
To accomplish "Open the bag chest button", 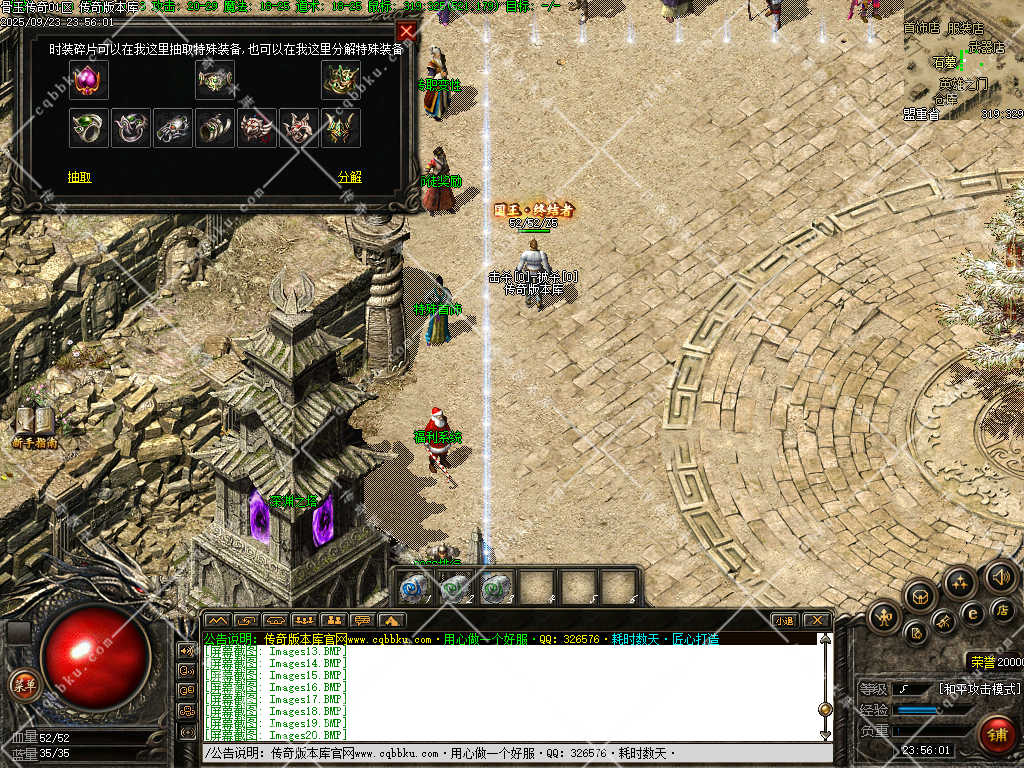I will point(920,597).
